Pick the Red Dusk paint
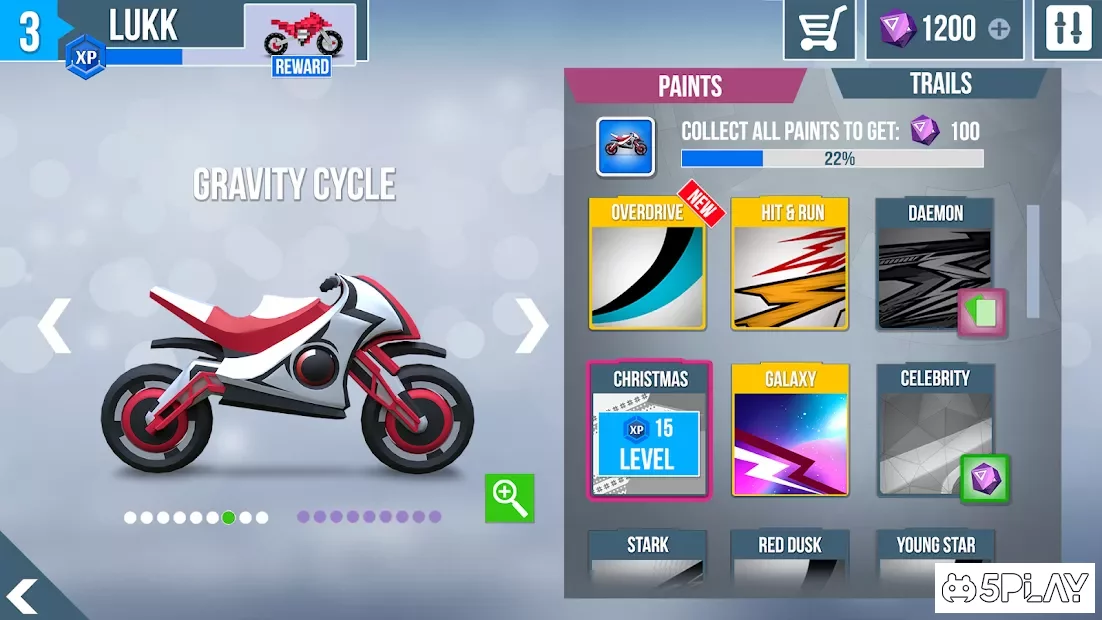1102x620 pixels. tap(790, 558)
